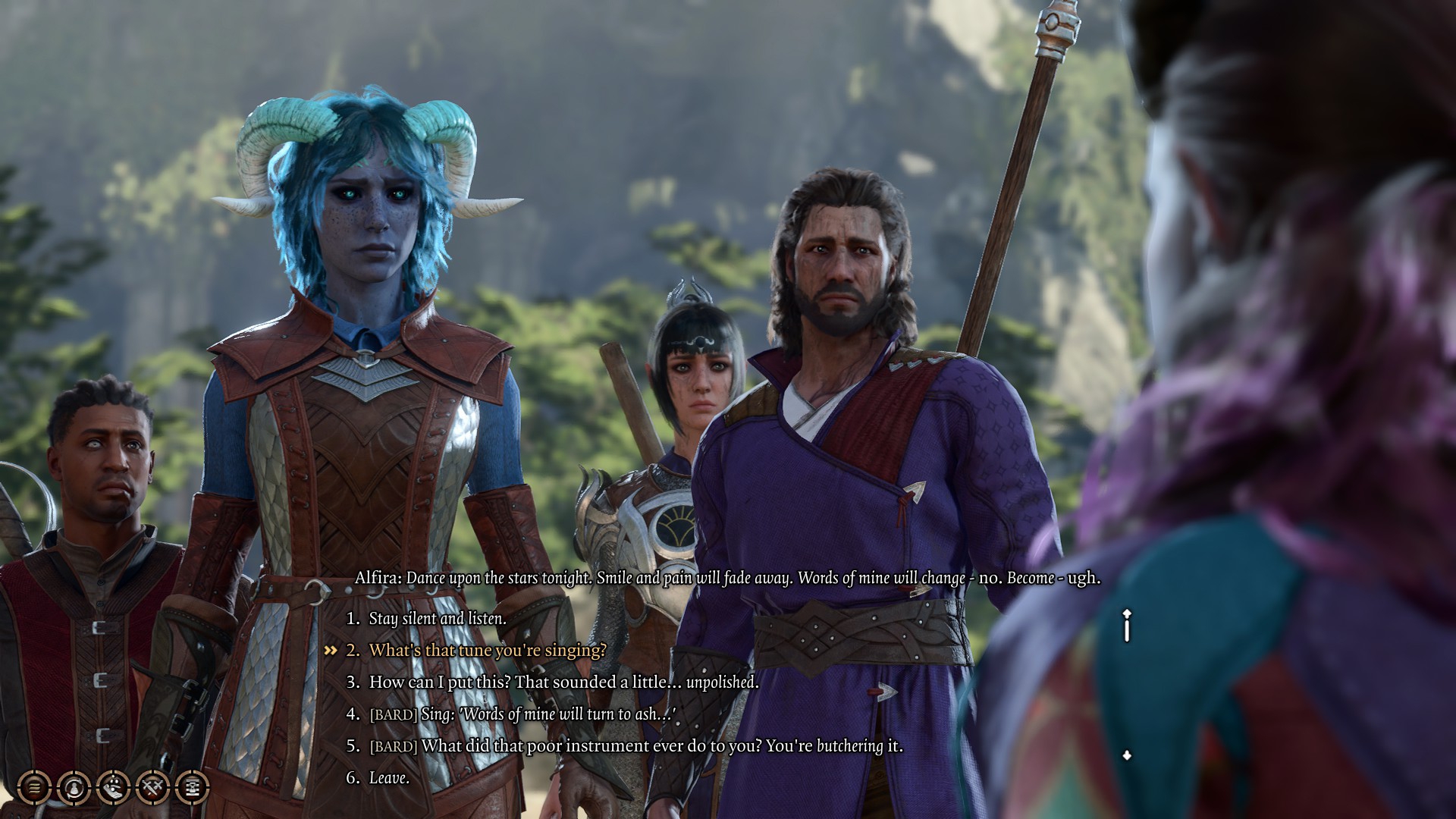The image size is (1456, 819).
Task: Open the trade hand-with-coins icon
Action: pyautogui.click(x=113, y=786)
